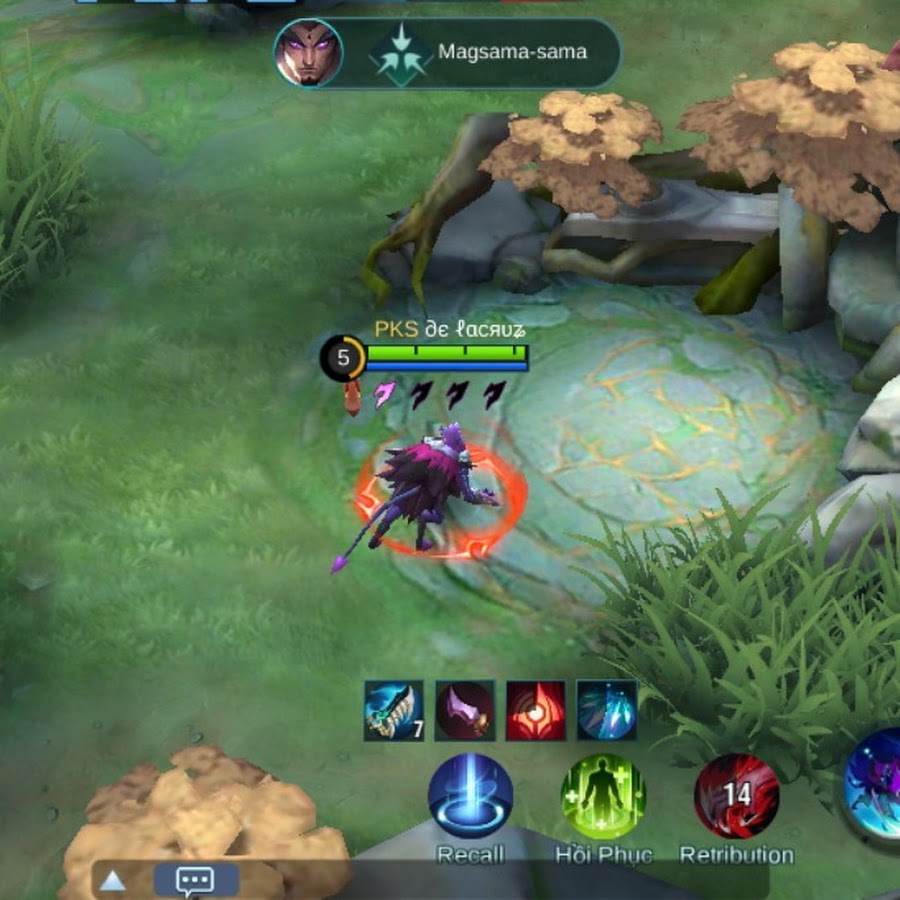The width and height of the screenshot is (900, 900).
Task: Use the green Hồi Phục heal spell
Action: pos(603,797)
